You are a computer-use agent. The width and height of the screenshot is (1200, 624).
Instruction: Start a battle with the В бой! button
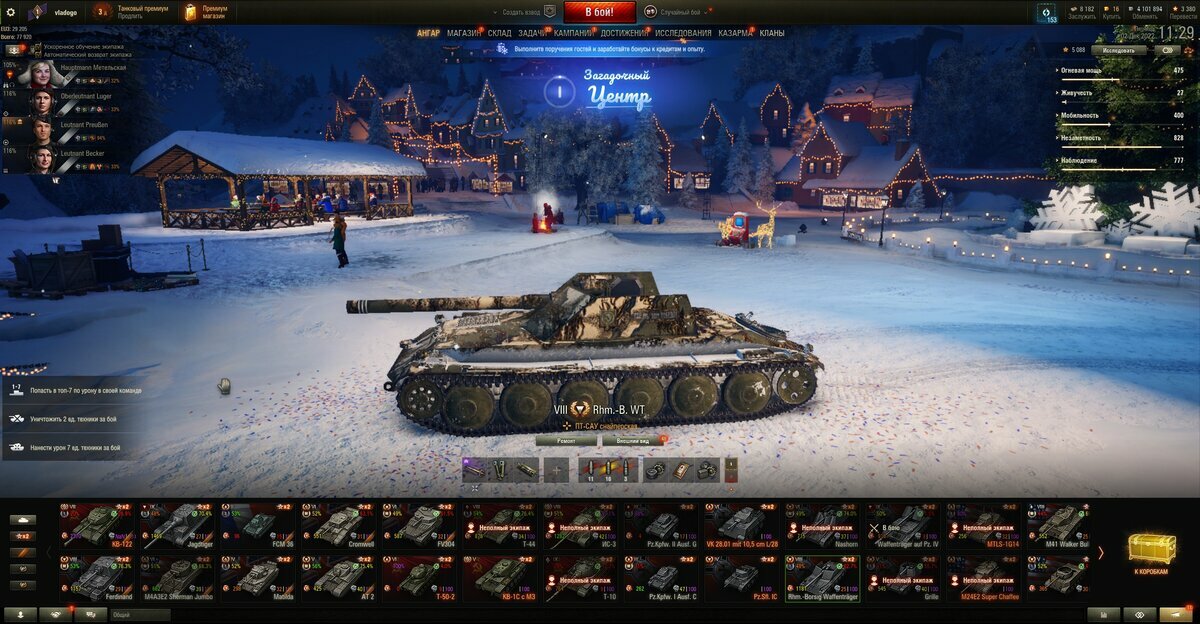[x=599, y=12]
